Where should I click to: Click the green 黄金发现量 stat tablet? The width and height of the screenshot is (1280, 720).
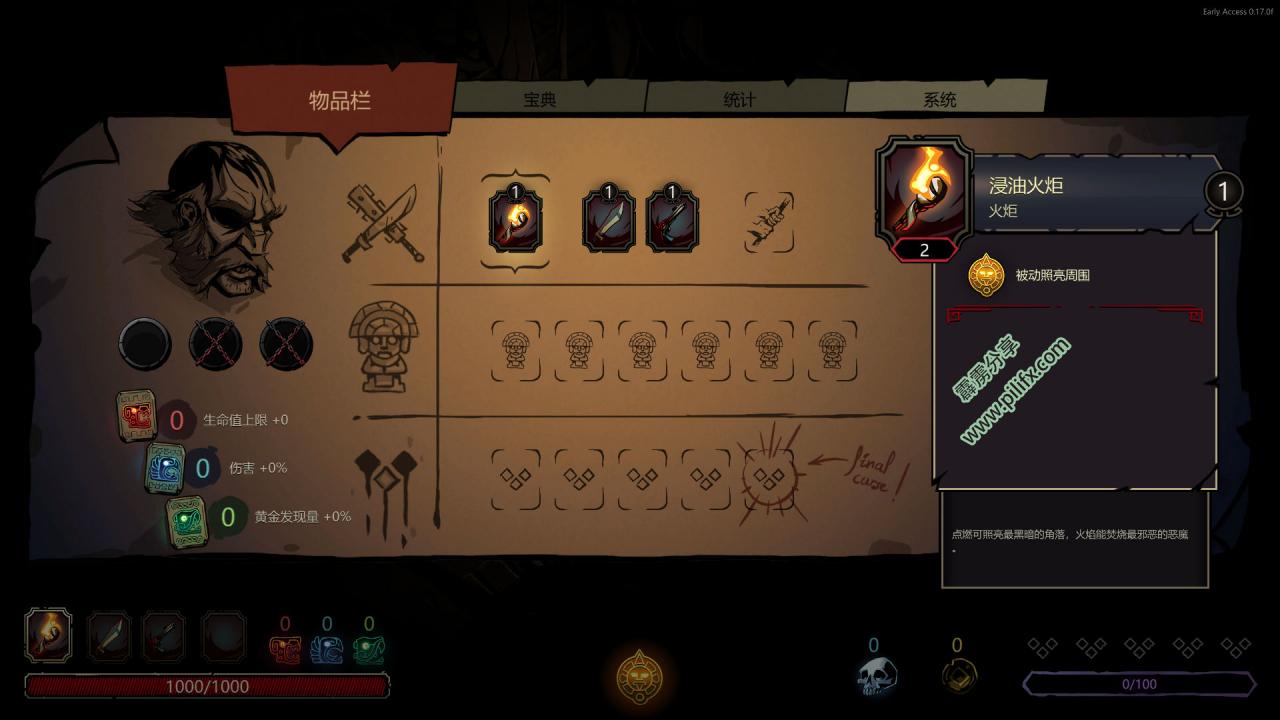187,519
